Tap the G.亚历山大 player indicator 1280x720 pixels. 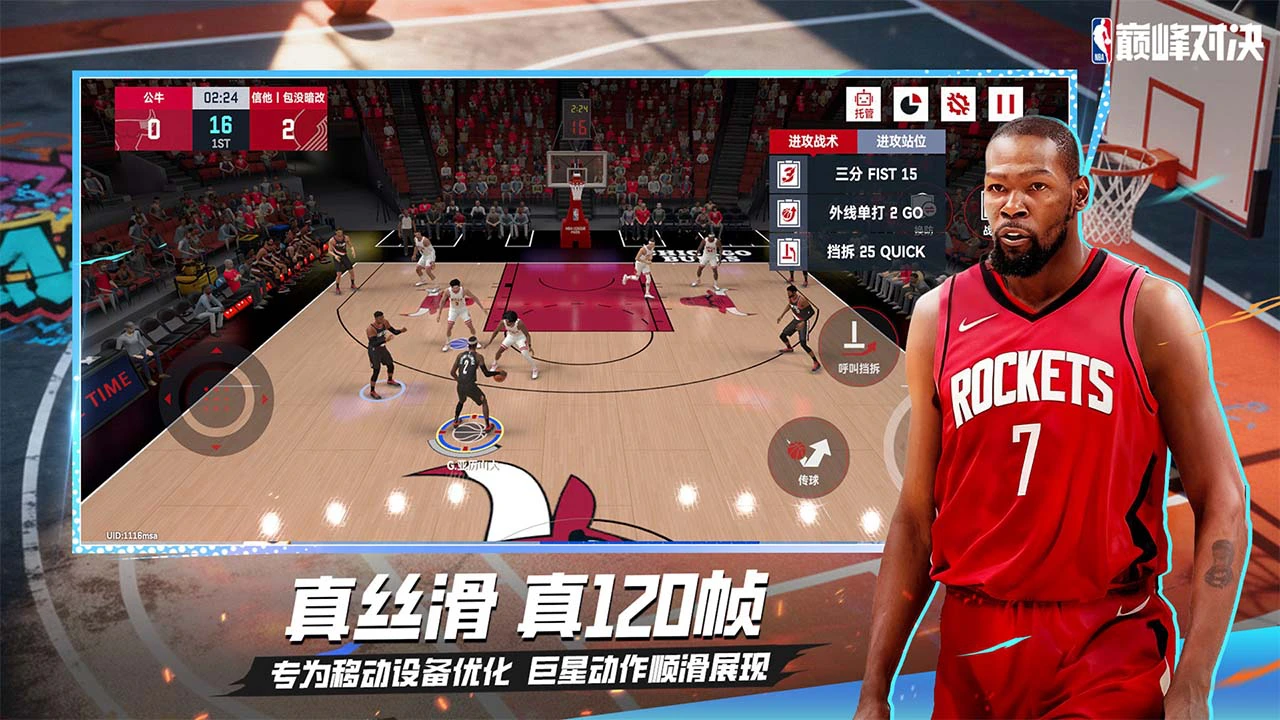tap(474, 466)
